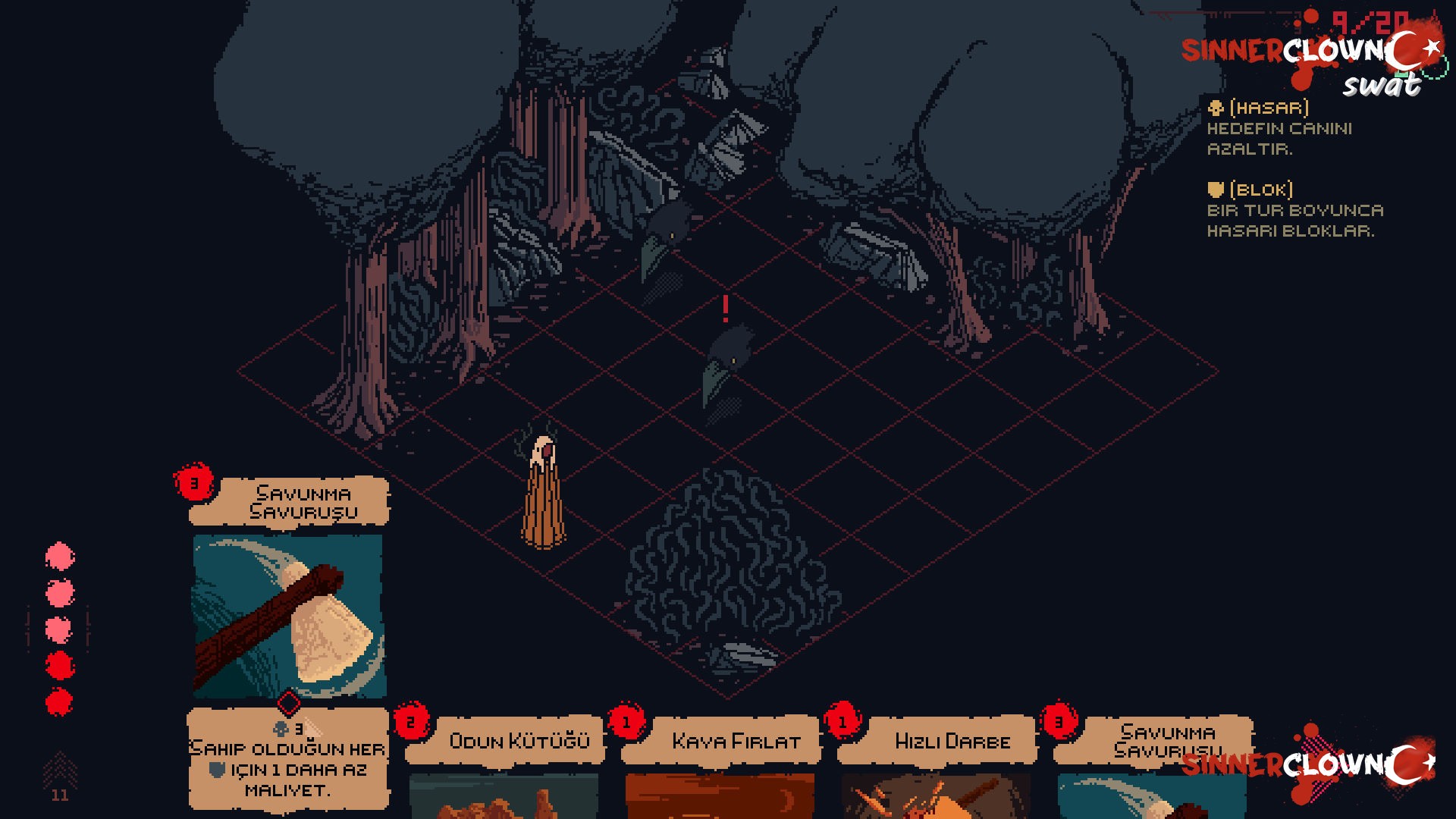Screen dimensions: 1456x819
Task: Target the crow marked with red exclamation
Action: click(726, 364)
